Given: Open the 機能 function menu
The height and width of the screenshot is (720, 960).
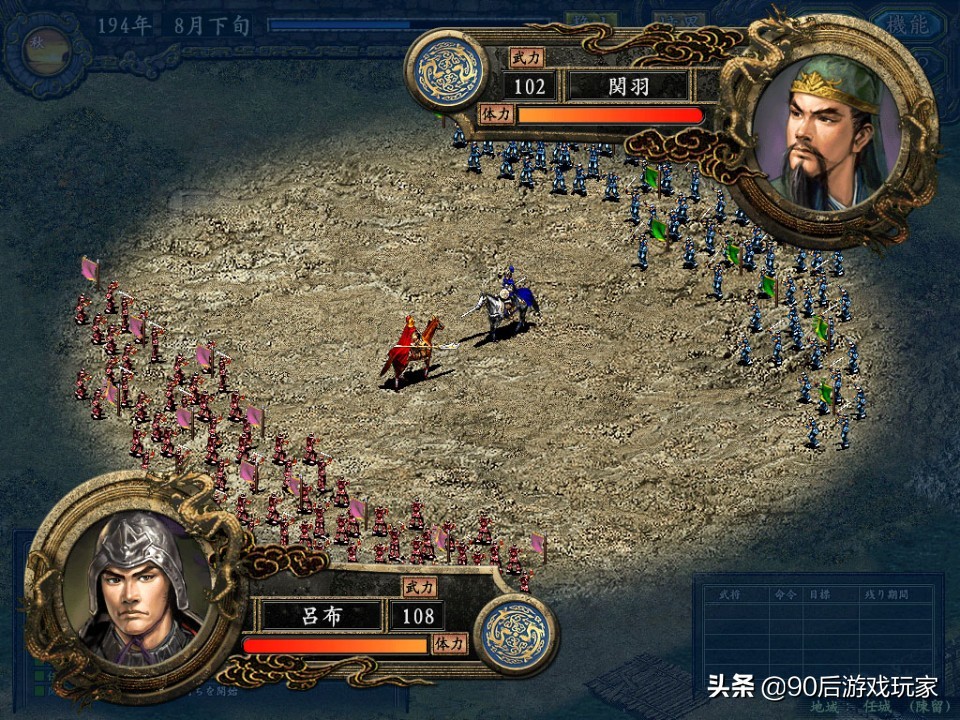Looking at the screenshot, I should (906, 25).
